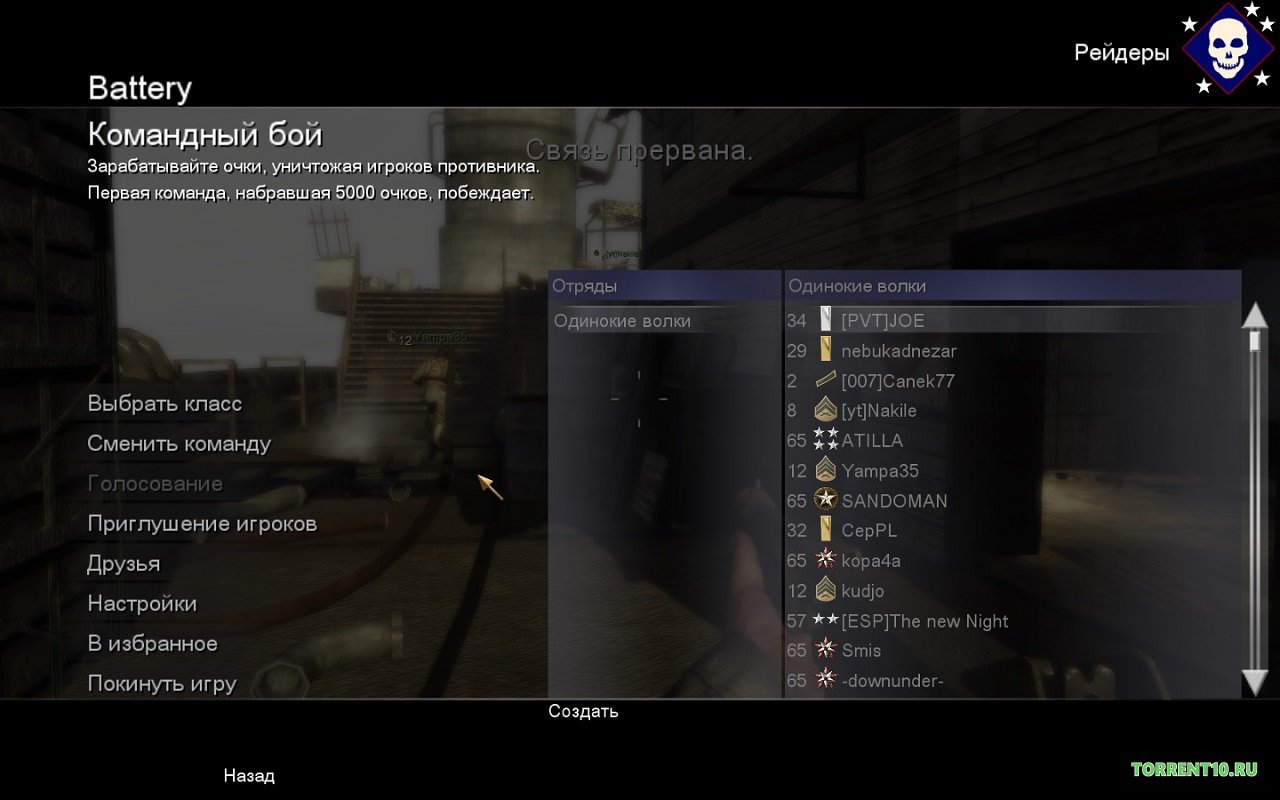Select player kopa4a from the list

click(x=870, y=561)
